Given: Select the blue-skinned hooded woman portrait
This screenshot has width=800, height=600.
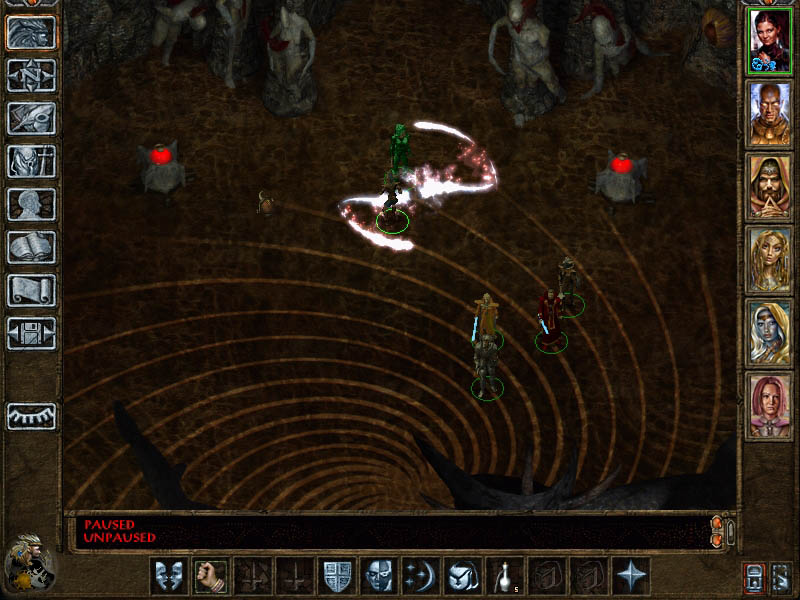Looking at the screenshot, I should [x=769, y=333].
